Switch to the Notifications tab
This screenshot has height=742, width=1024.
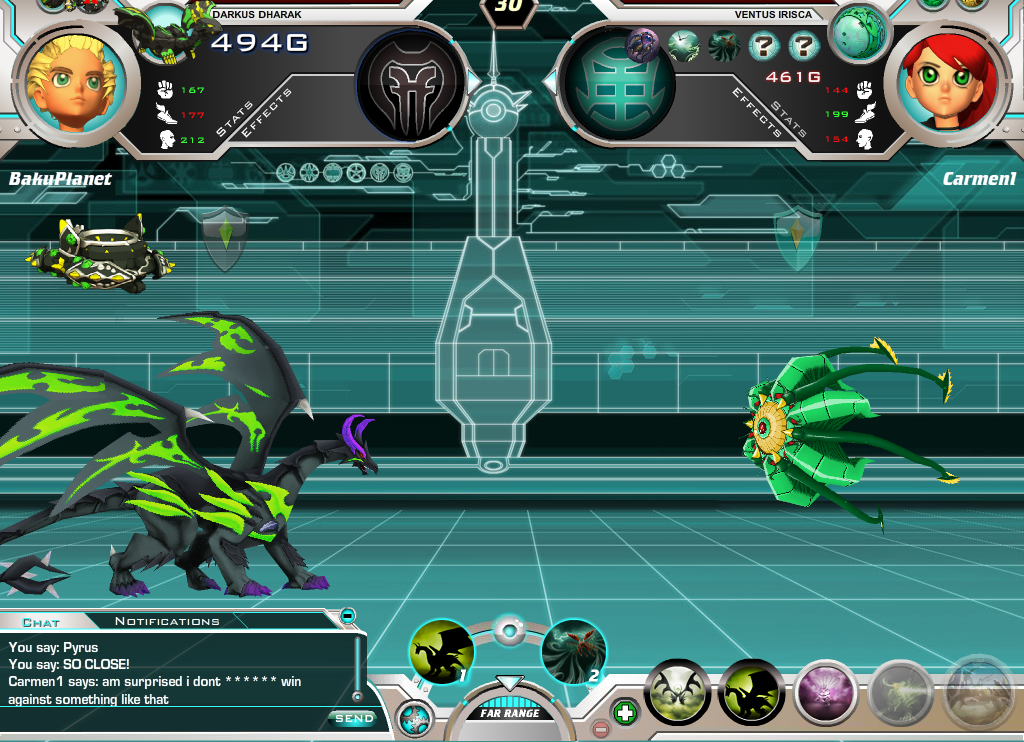(x=167, y=621)
